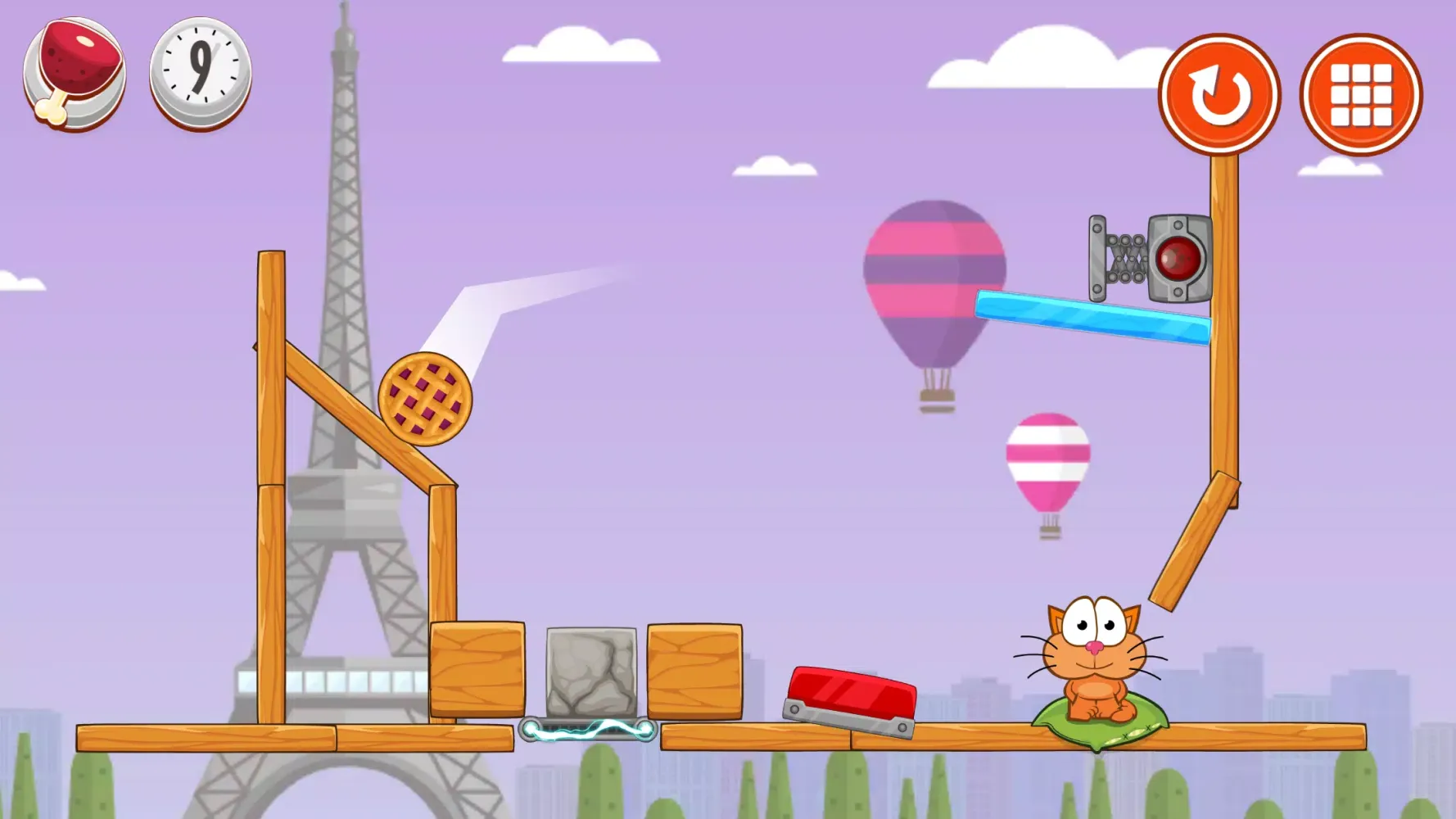Restart the level with the orange arrow button
The height and width of the screenshot is (819, 1456).
1218,94
